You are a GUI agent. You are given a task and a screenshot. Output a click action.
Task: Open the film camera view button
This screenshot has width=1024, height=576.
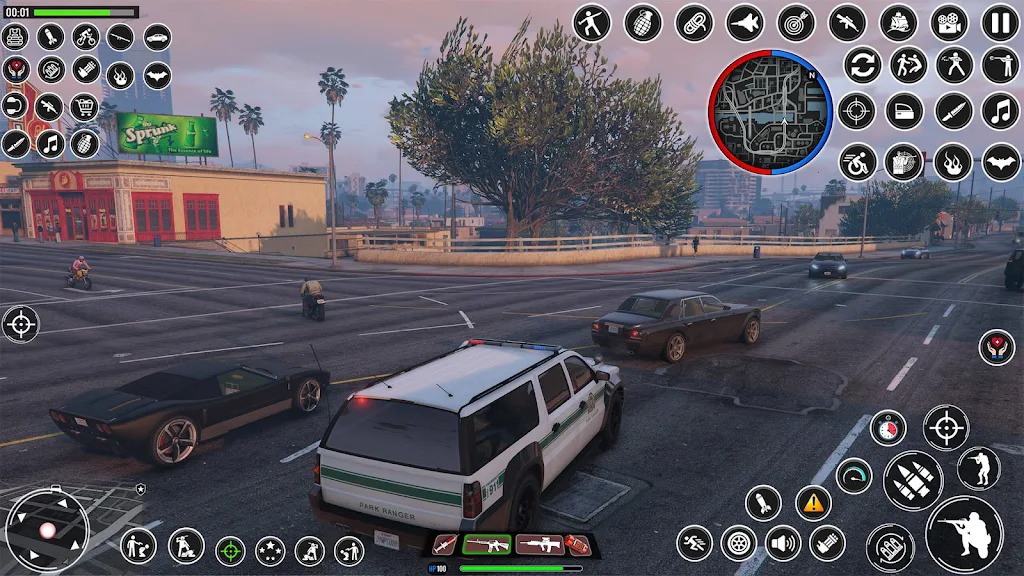pyautogui.click(x=949, y=23)
